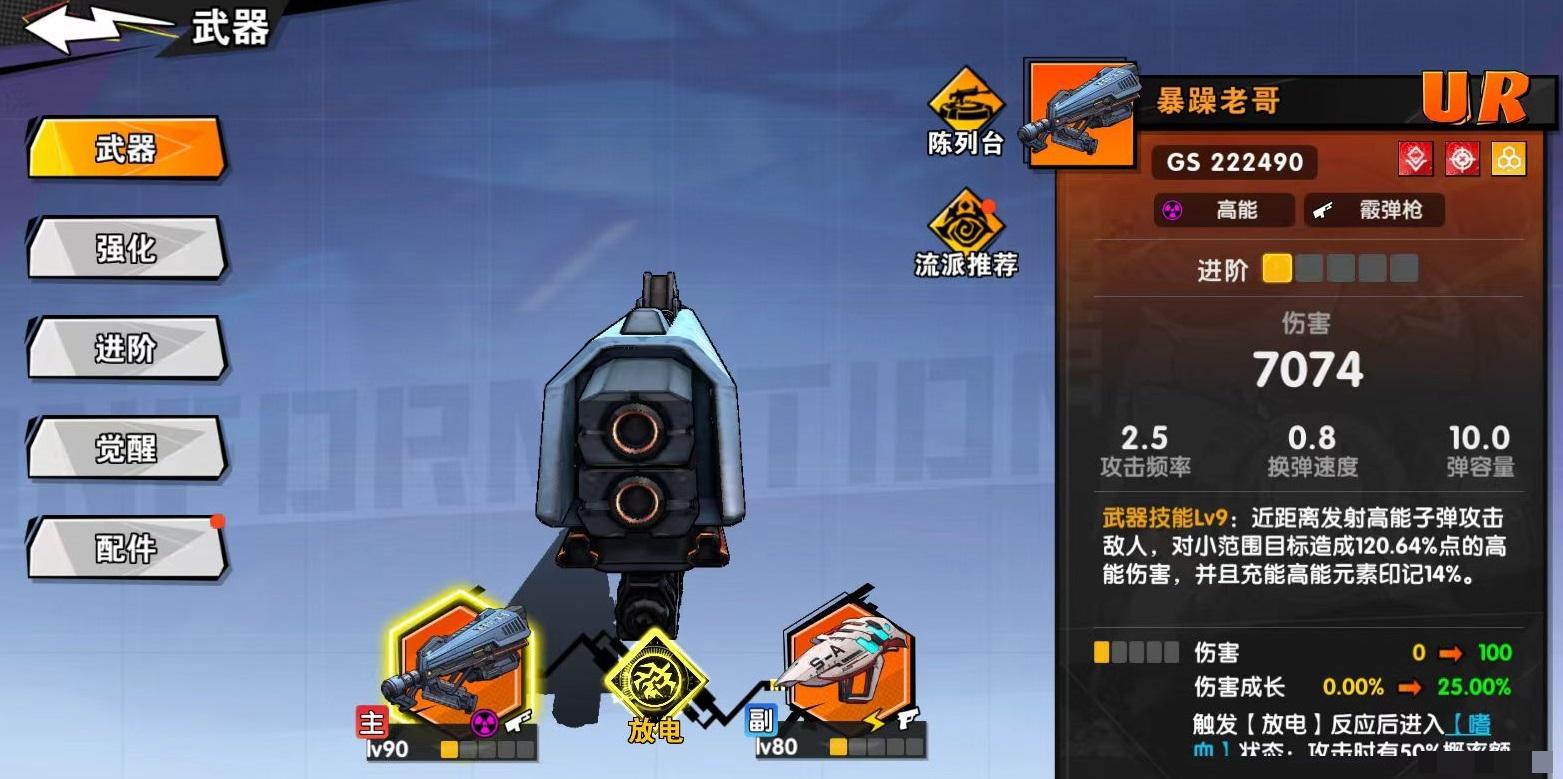Select the main 暴躁老哥 weapon thumbnail

pyautogui.click(x=460, y=660)
